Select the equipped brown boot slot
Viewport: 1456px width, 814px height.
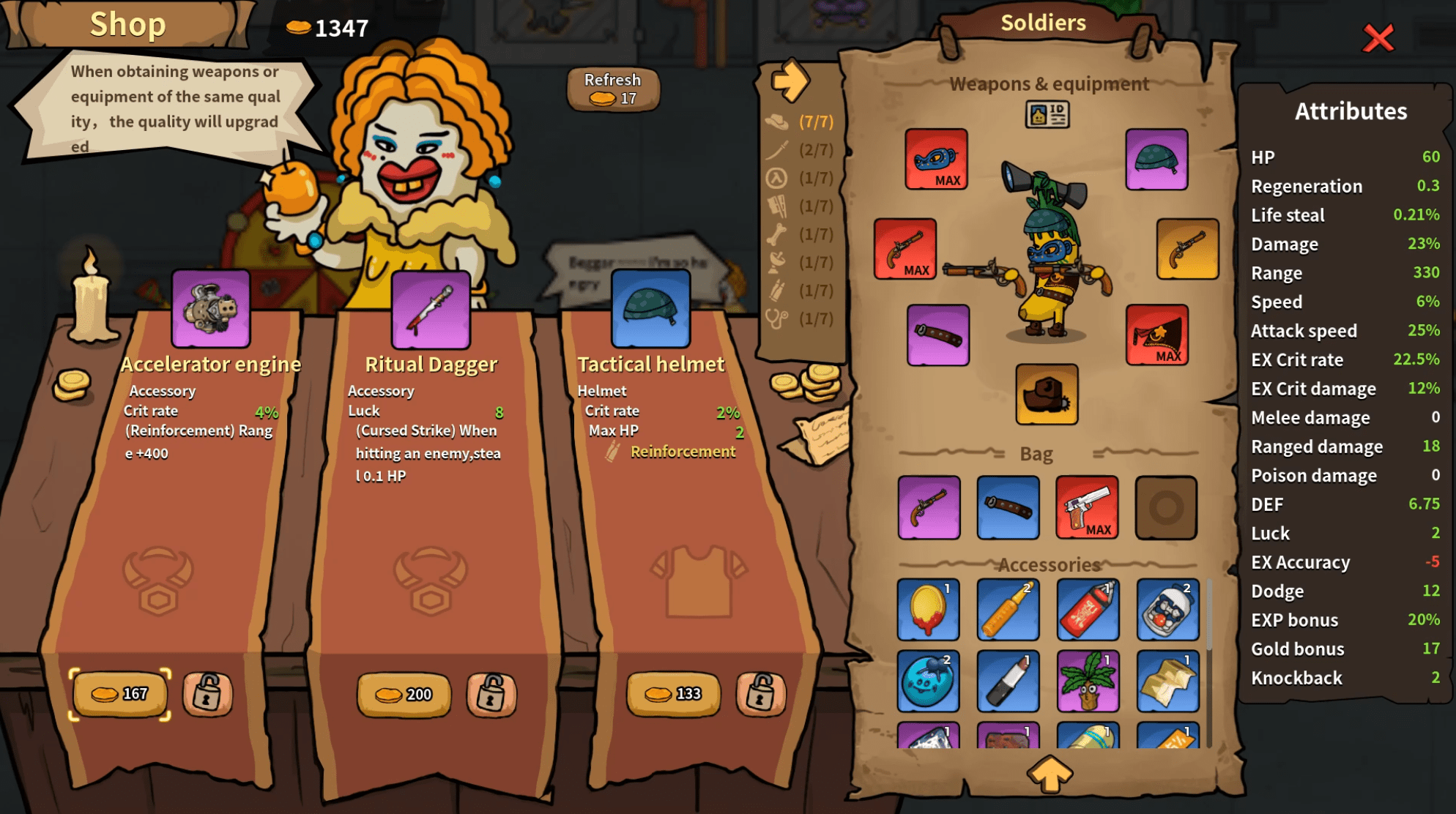(1047, 394)
